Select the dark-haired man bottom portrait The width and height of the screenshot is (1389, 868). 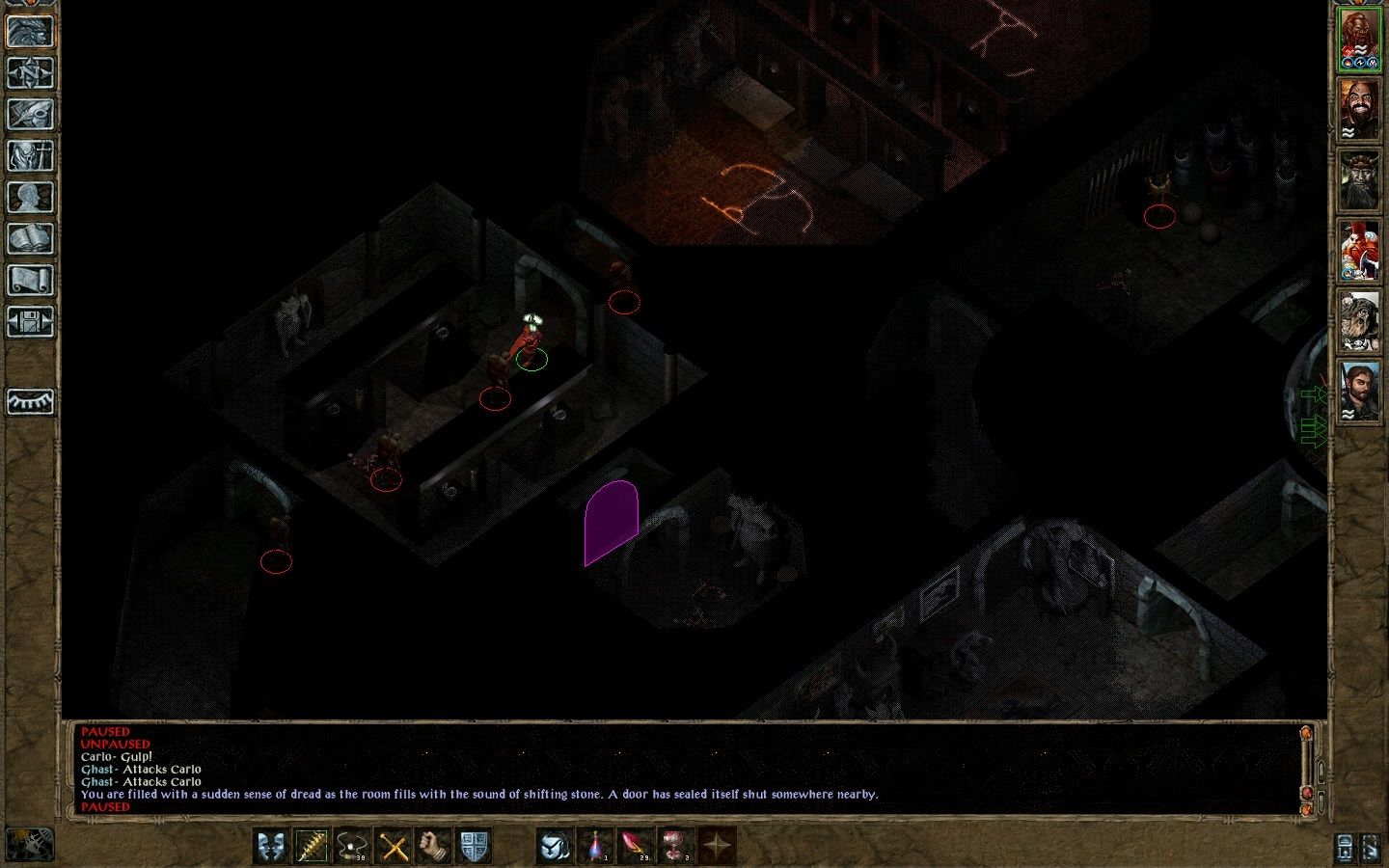click(x=1359, y=392)
